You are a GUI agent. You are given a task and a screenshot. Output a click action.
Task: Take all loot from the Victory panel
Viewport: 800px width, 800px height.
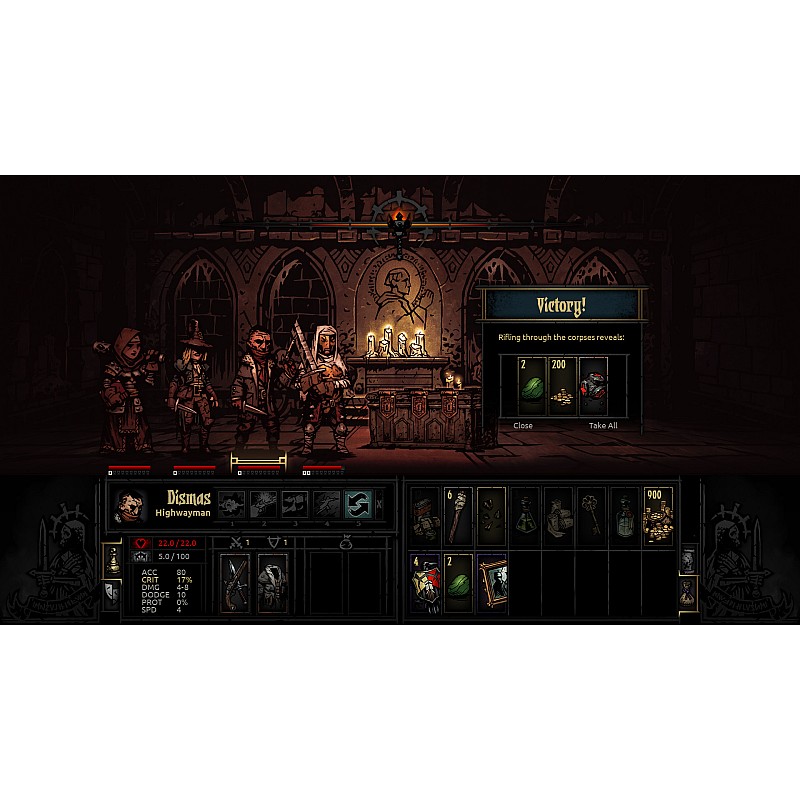click(602, 425)
